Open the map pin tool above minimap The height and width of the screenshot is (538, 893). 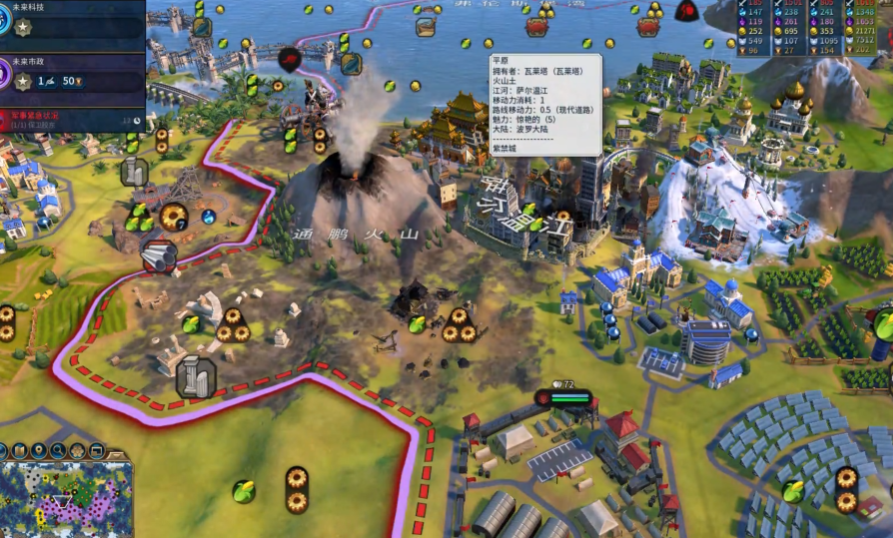pos(38,451)
